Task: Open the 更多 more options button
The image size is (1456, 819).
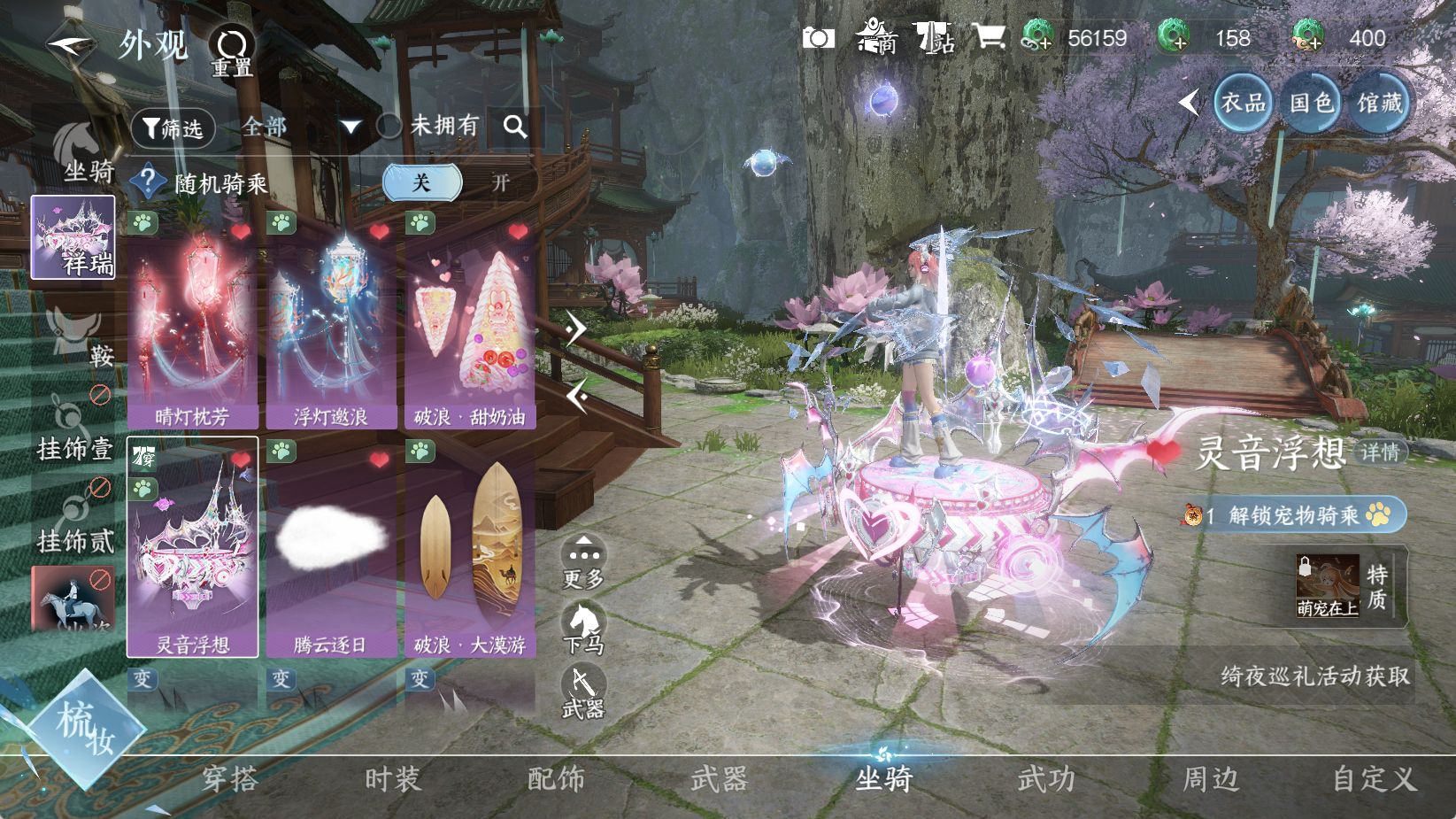Action: click(x=583, y=562)
